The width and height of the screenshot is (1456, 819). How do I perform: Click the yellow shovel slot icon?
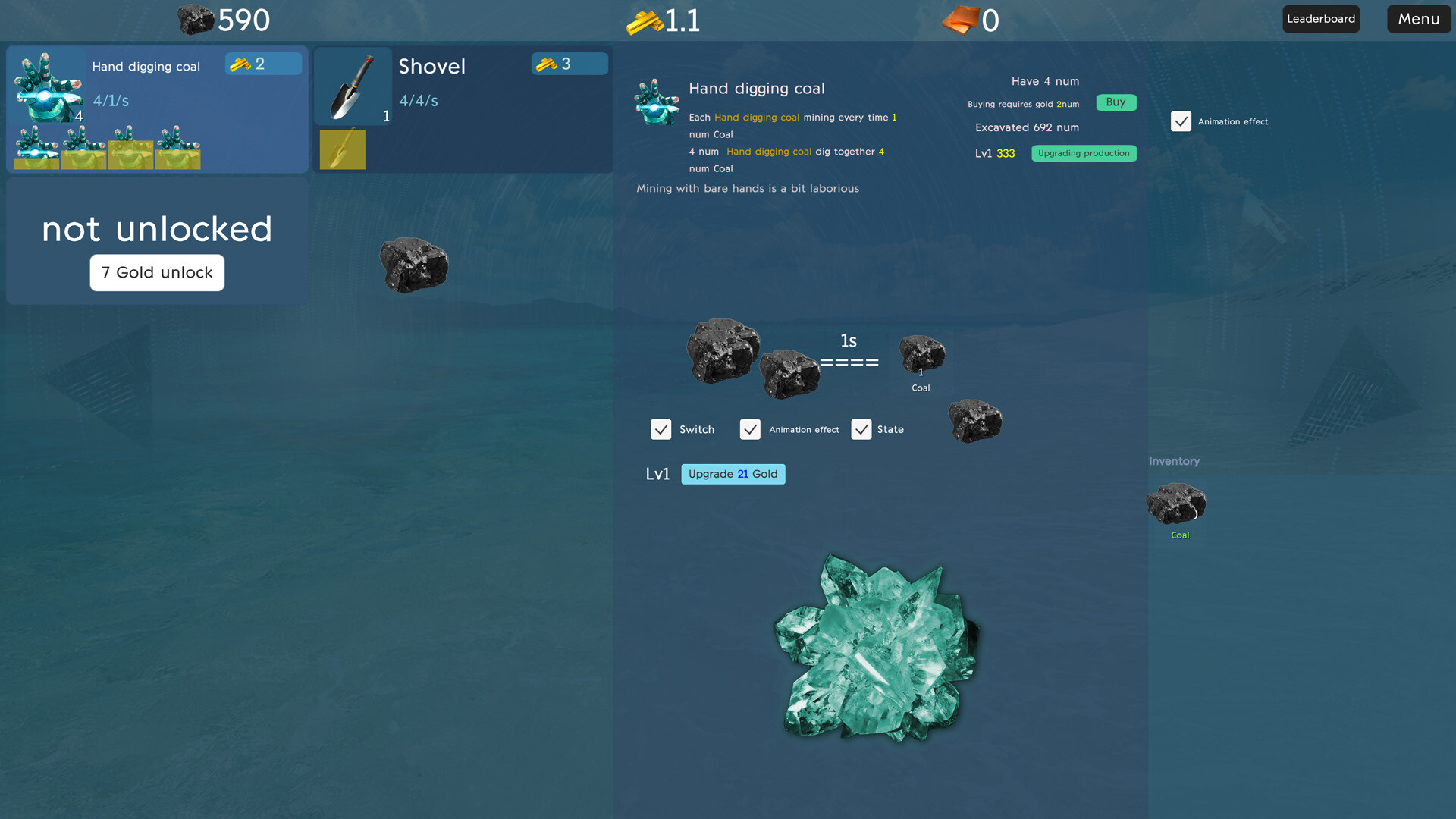(x=342, y=149)
